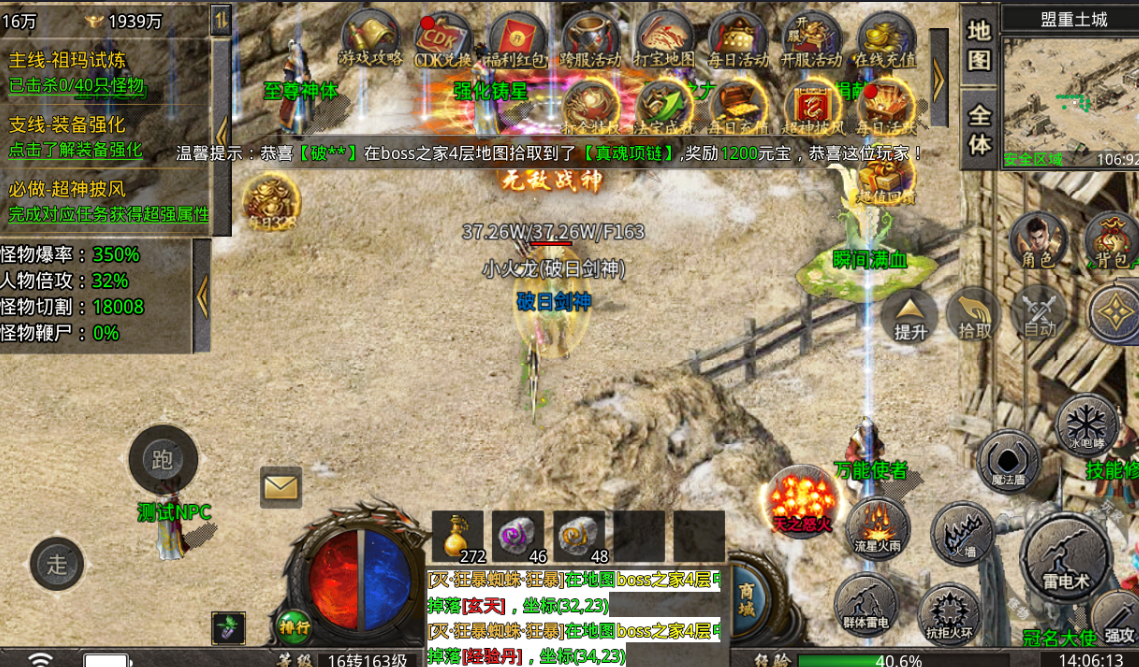Cast the 流星火雨 meteor skill
Viewport: 1139px width, 667px height.
(877, 528)
